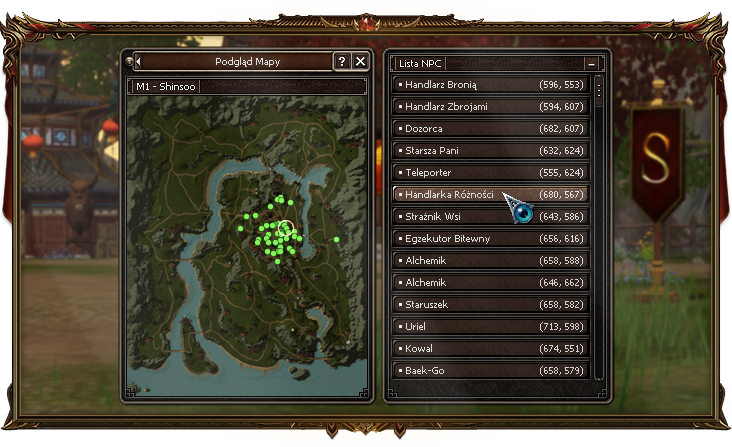Select Baek-Go from the list
The width and height of the screenshot is (732, 447).
(491, 371)
